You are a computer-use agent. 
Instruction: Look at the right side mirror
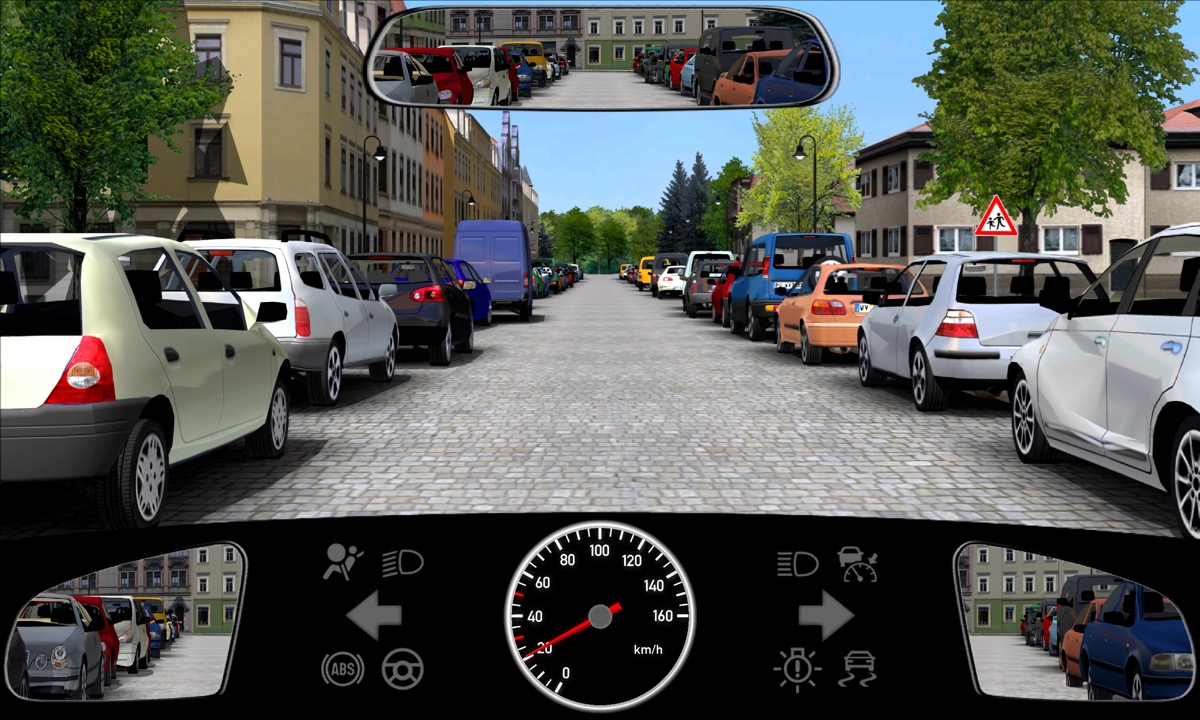tap(1076, 621)
